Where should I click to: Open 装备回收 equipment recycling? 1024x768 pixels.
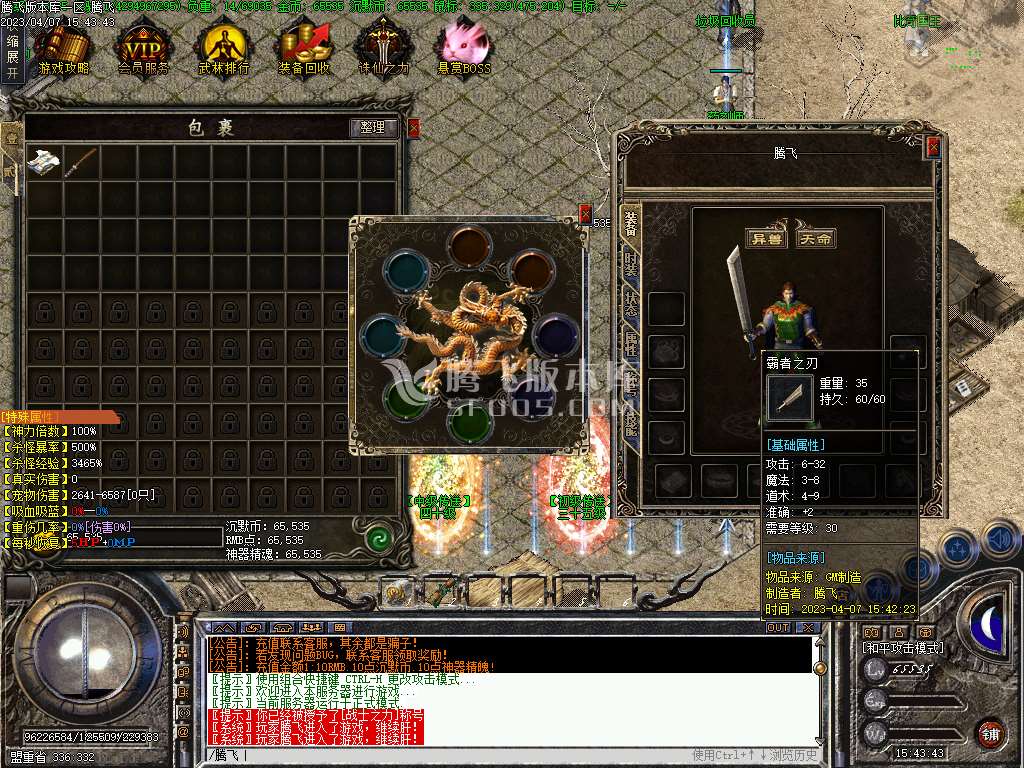point(304,49)
